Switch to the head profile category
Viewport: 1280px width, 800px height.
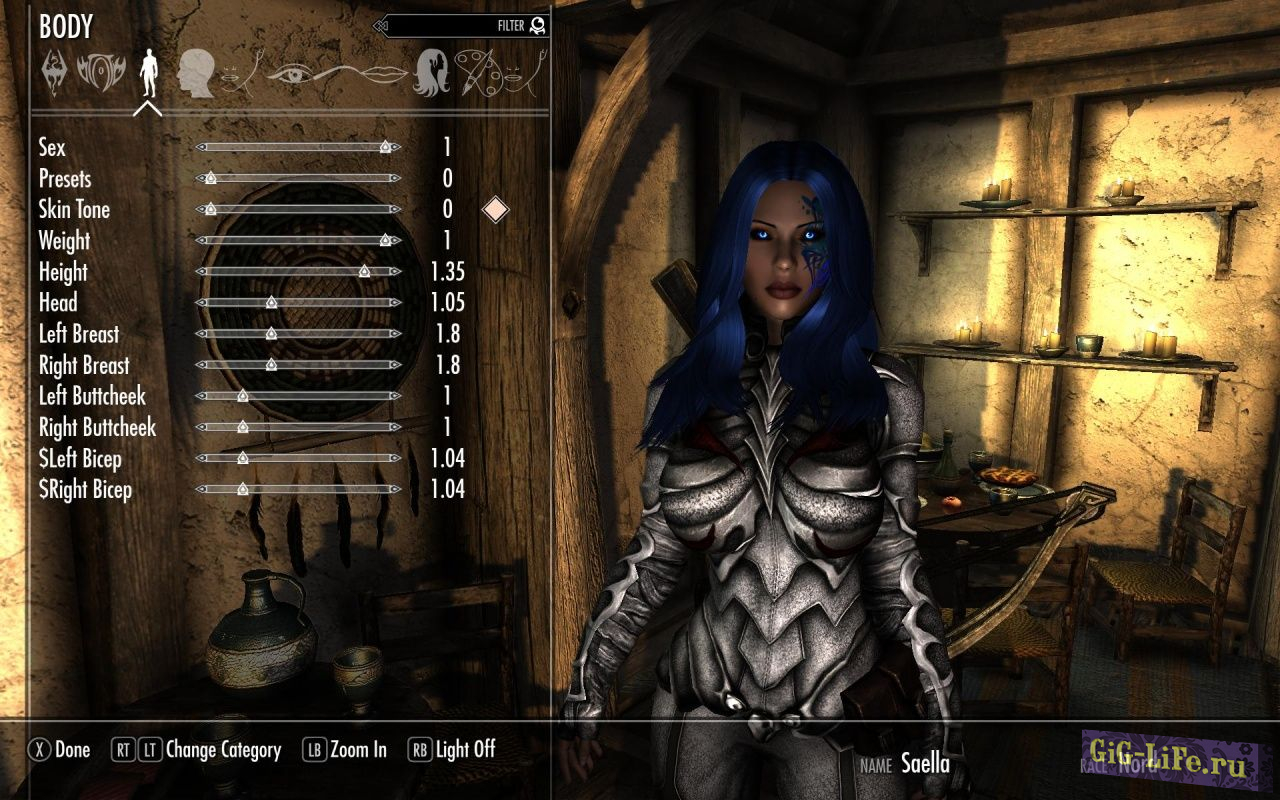pyautogui.click(x=196, y=75)
